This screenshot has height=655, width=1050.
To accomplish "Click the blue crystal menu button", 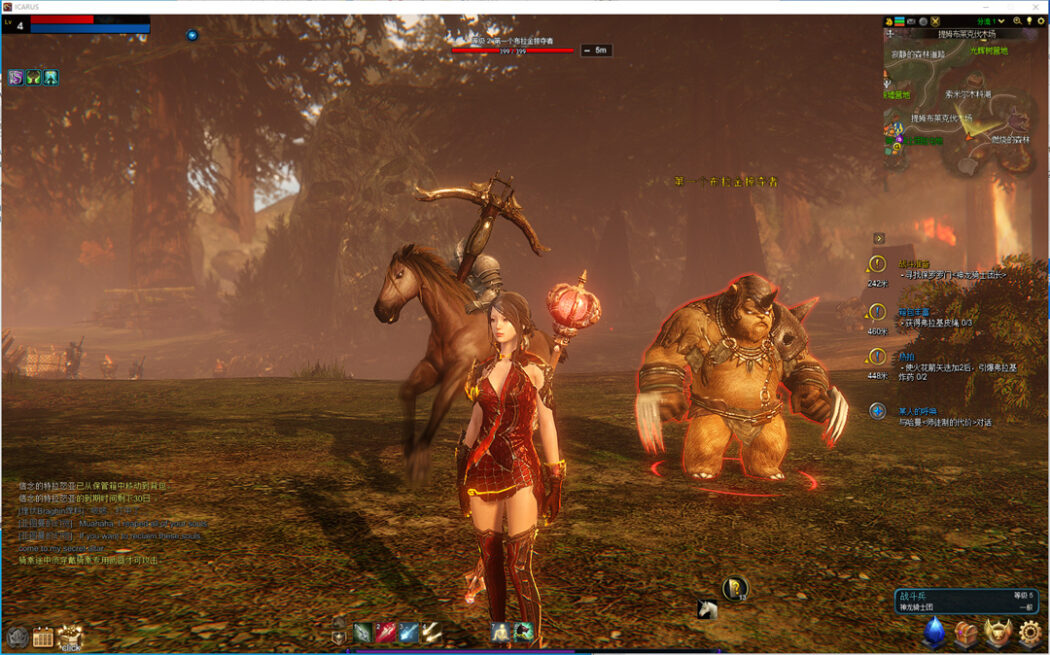I will point(934,632).
